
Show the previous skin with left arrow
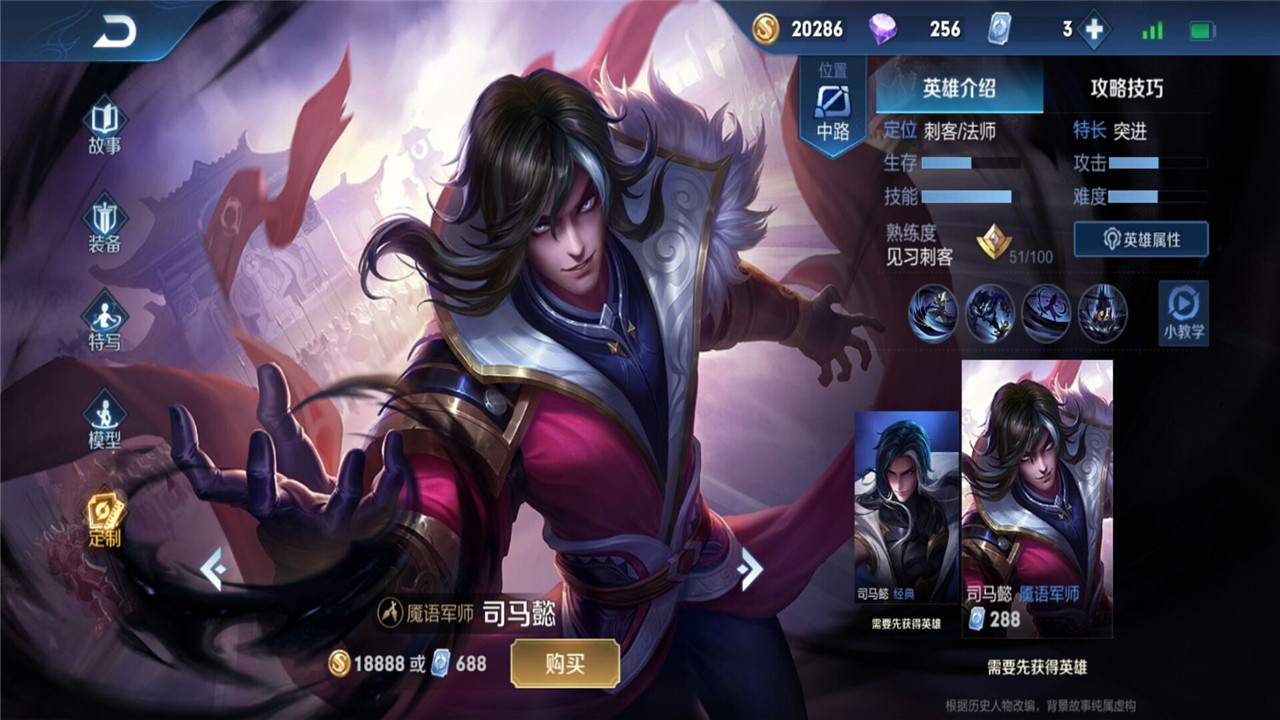213,569
